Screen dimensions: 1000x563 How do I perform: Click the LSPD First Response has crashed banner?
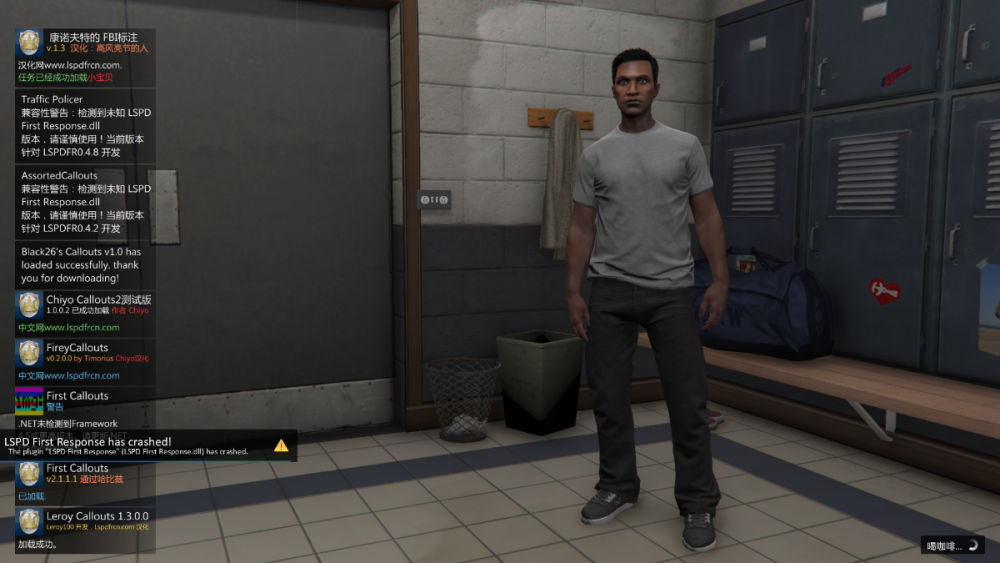click(130, 446)
